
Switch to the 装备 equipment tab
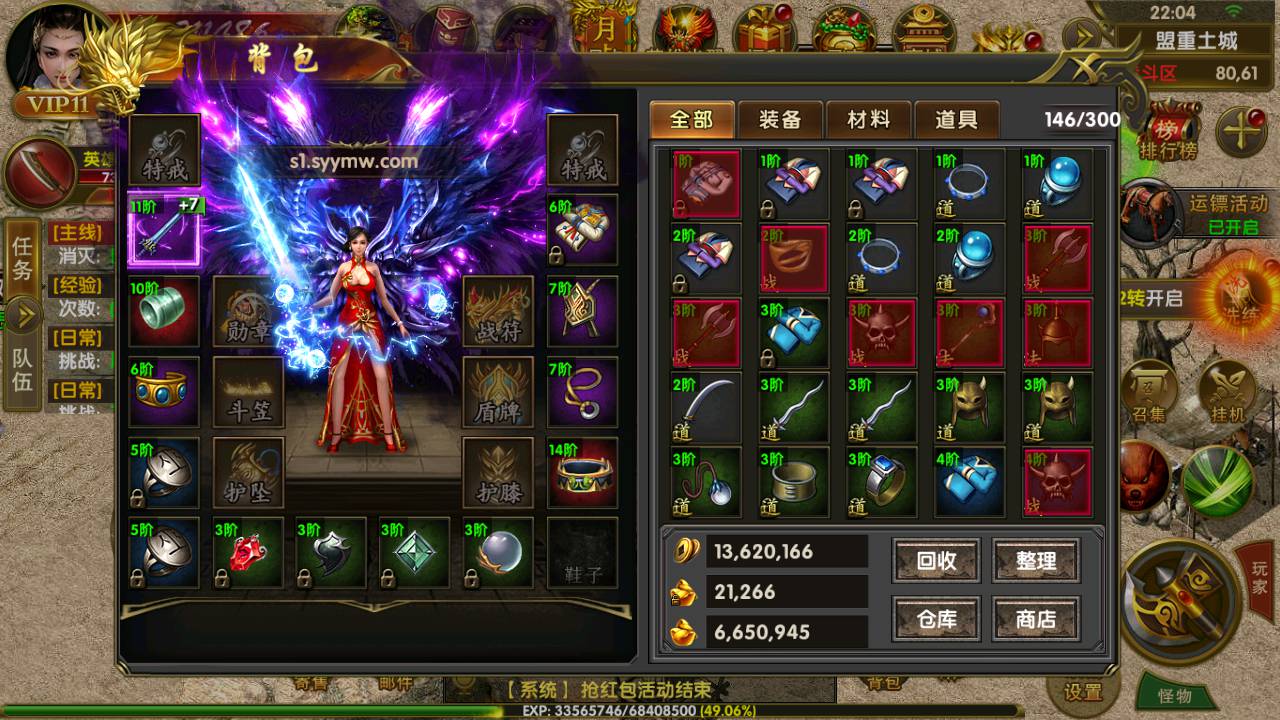coord(780,120)
